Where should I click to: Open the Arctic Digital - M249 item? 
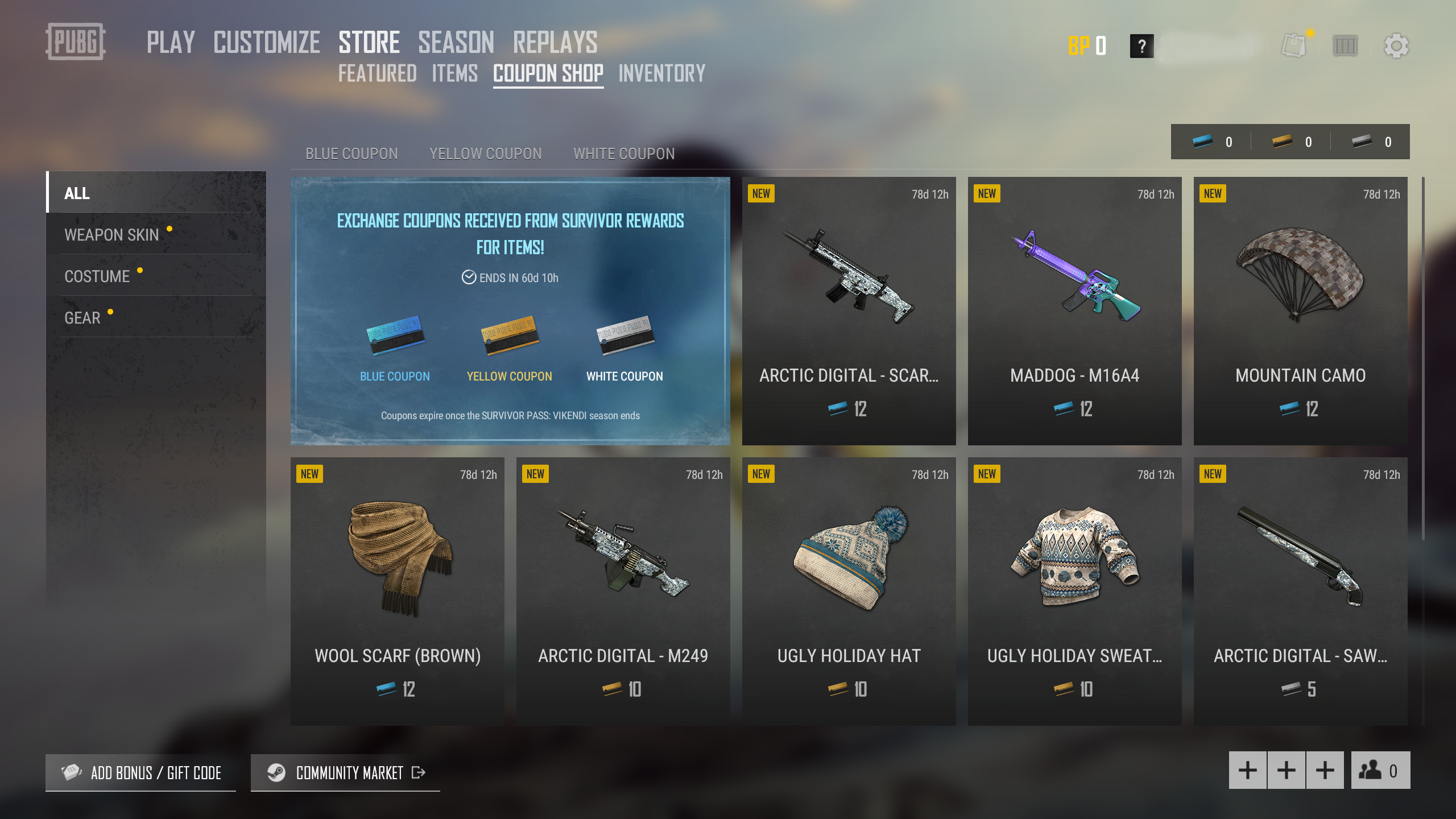pyautogui.click(x=623, y=591)
